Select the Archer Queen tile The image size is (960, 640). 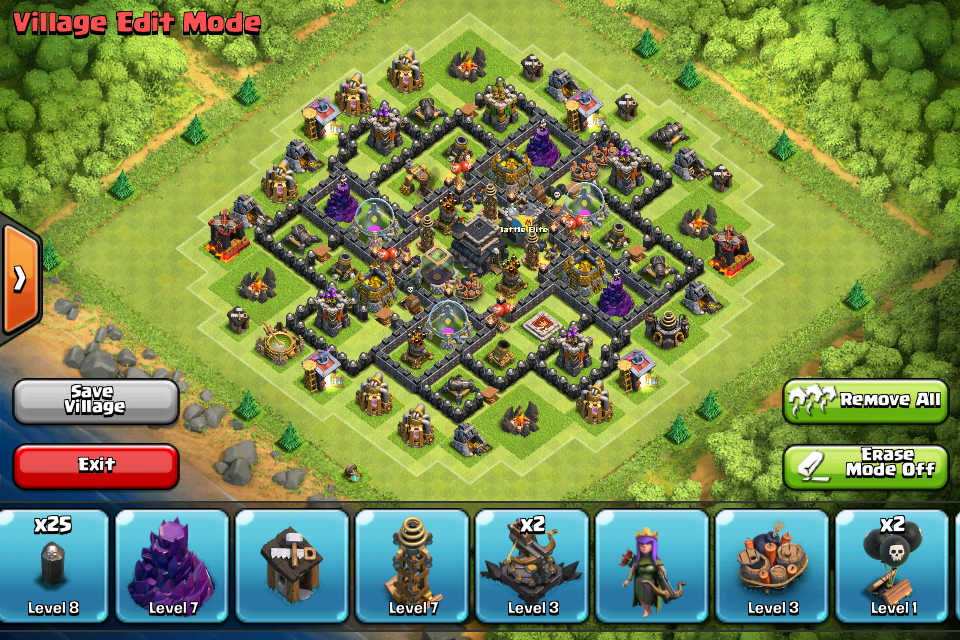point(652,567)
